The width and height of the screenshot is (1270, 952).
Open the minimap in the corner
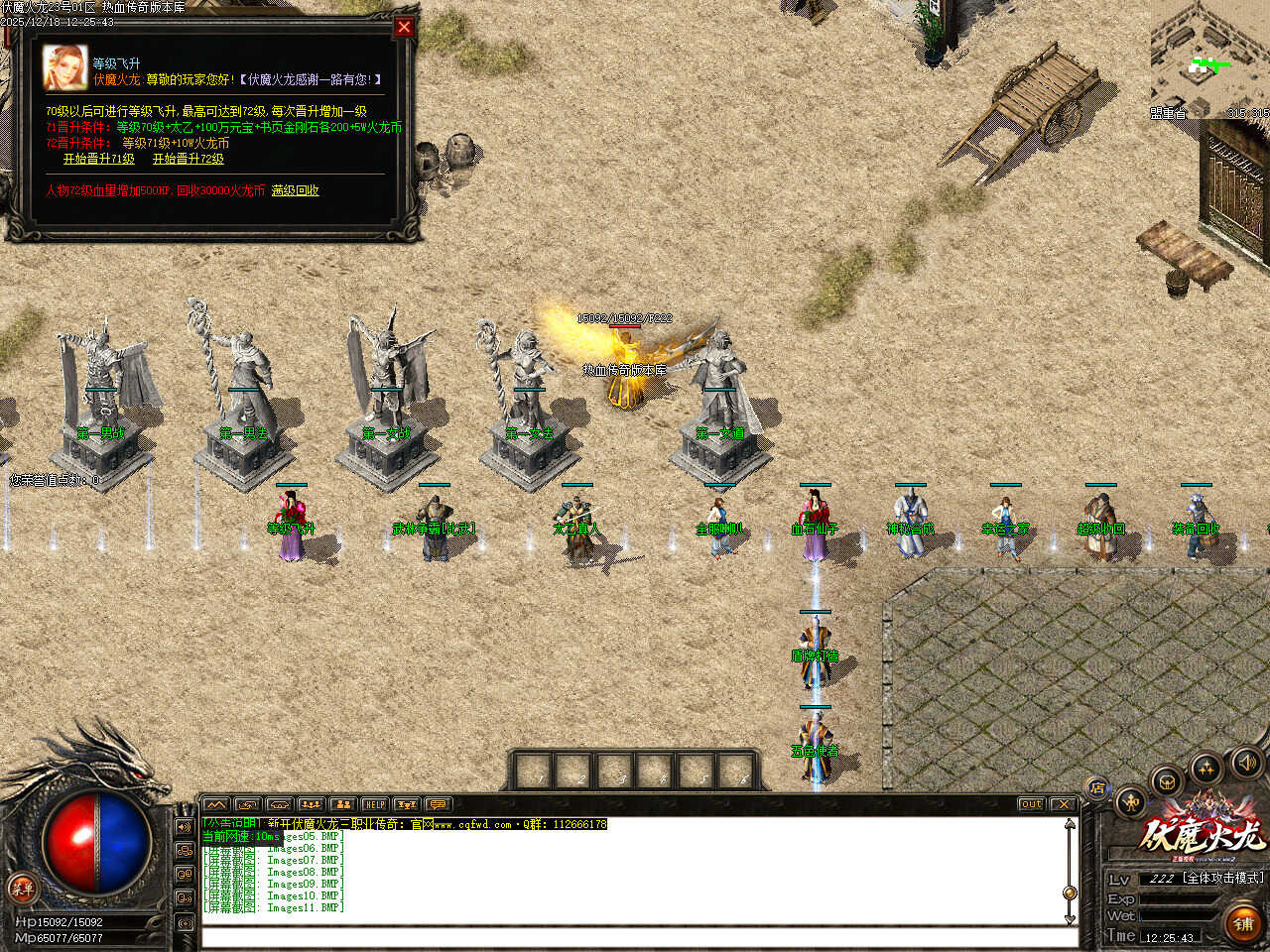(1209, 59)
